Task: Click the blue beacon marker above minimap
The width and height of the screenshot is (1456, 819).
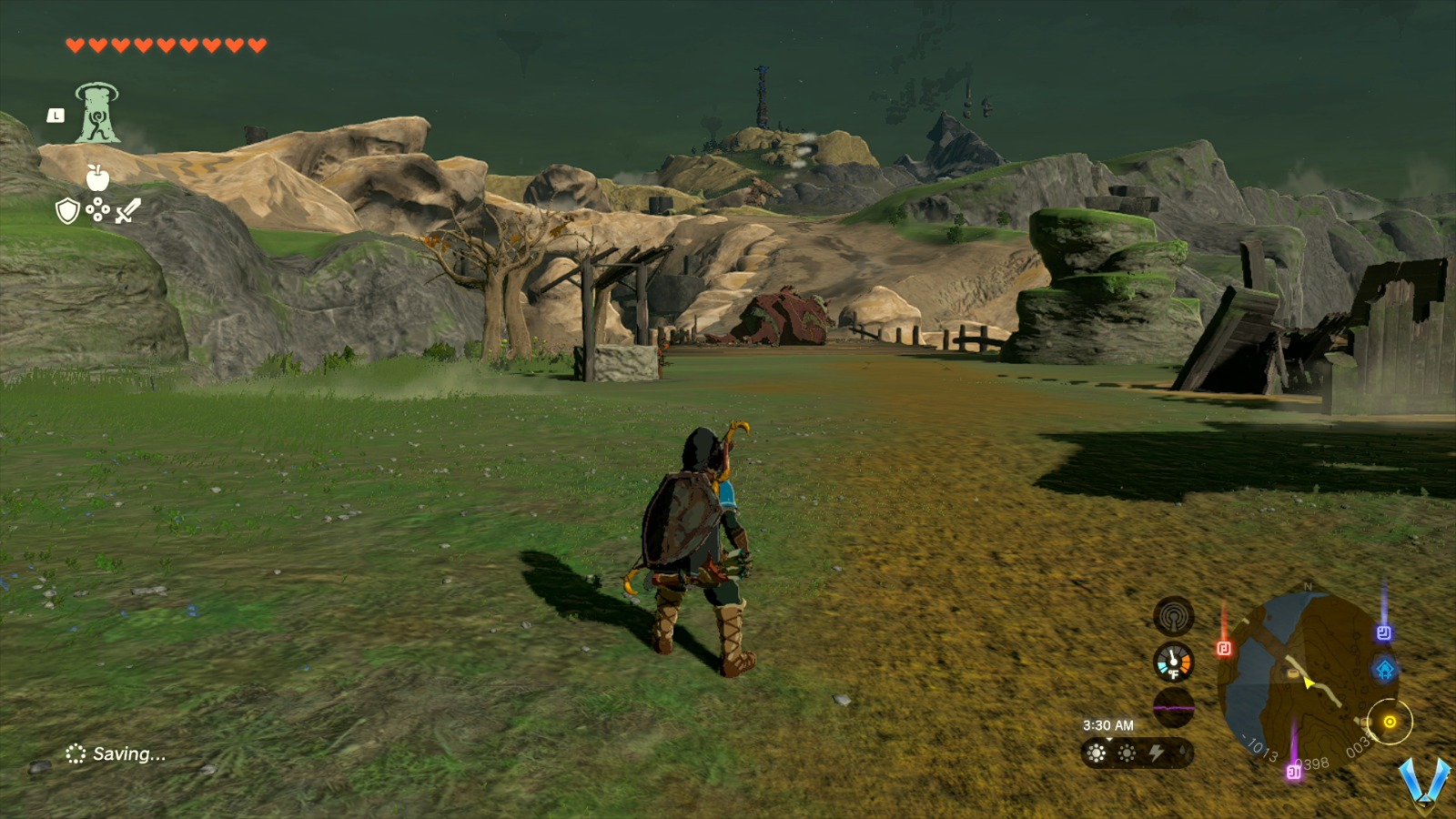Action: click(x=1383, y=631)
